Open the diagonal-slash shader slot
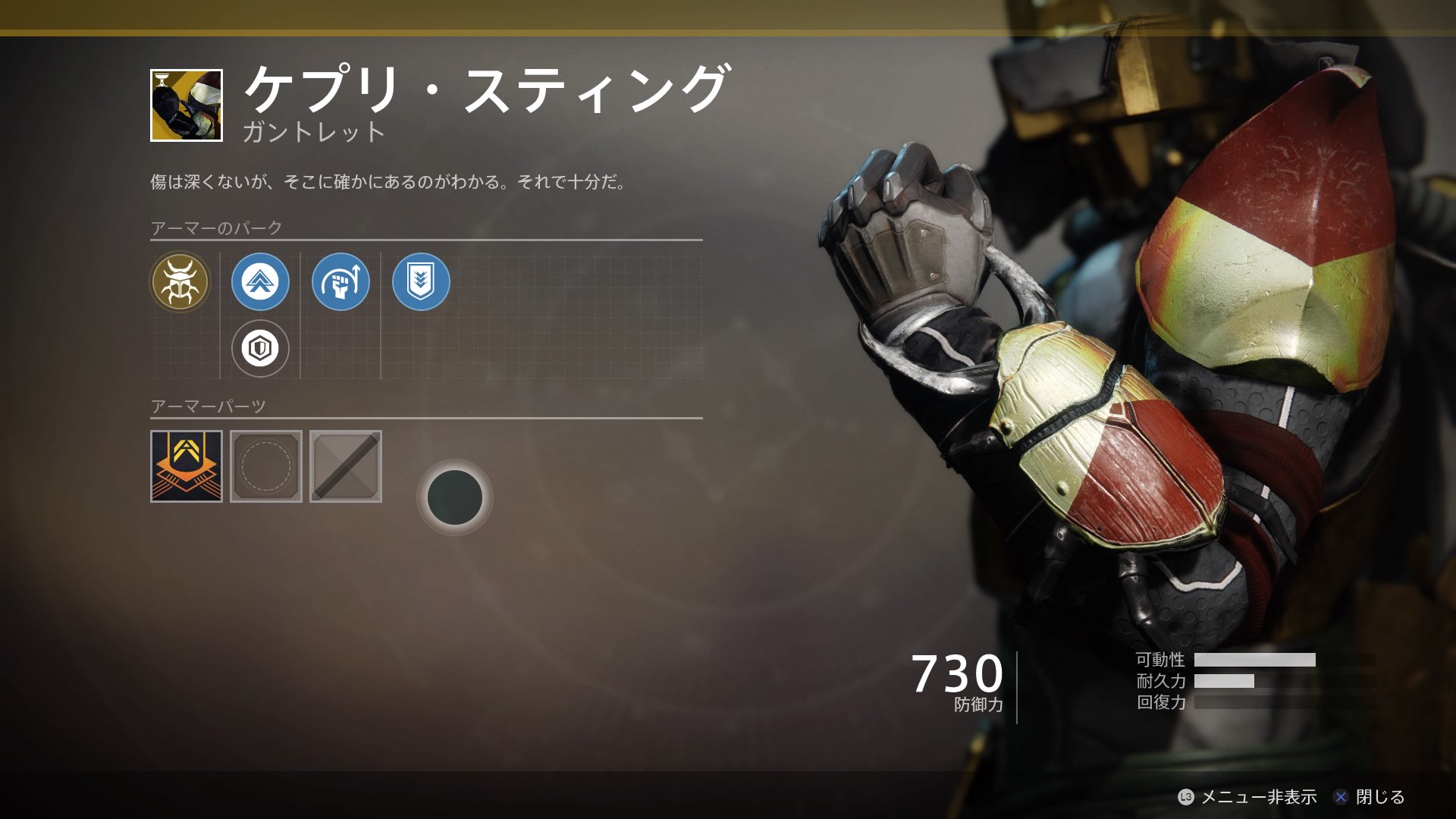 (x=346, y=466)
